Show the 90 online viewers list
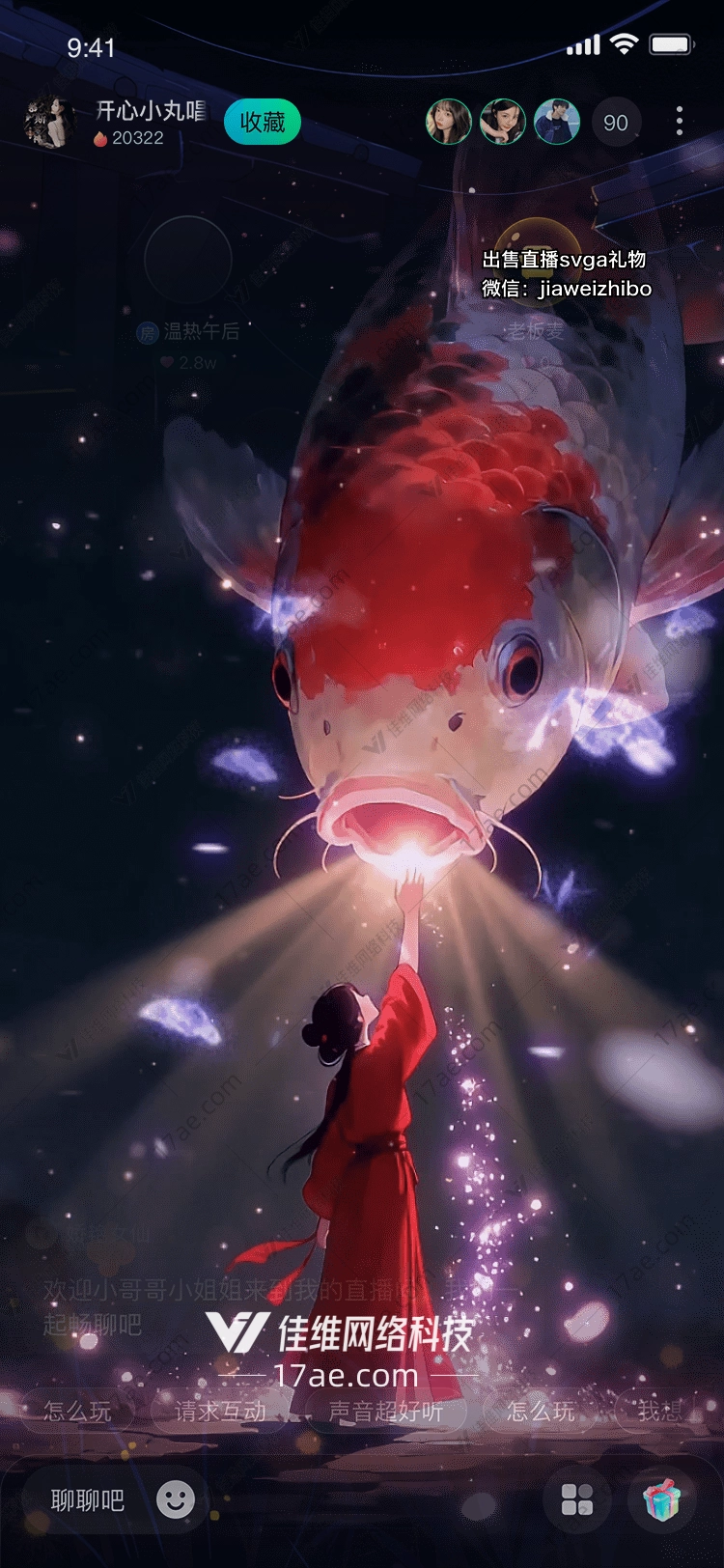724x1568 pixels. 615,123
